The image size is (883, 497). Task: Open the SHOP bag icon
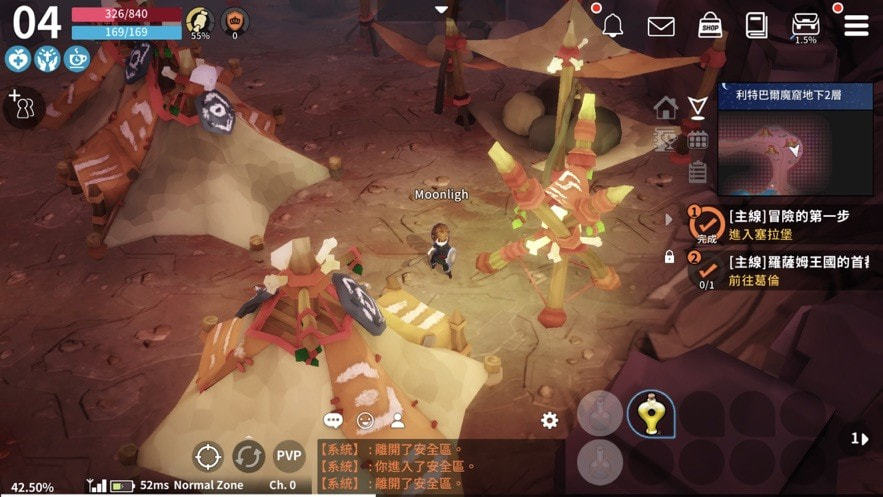point(710,25)
